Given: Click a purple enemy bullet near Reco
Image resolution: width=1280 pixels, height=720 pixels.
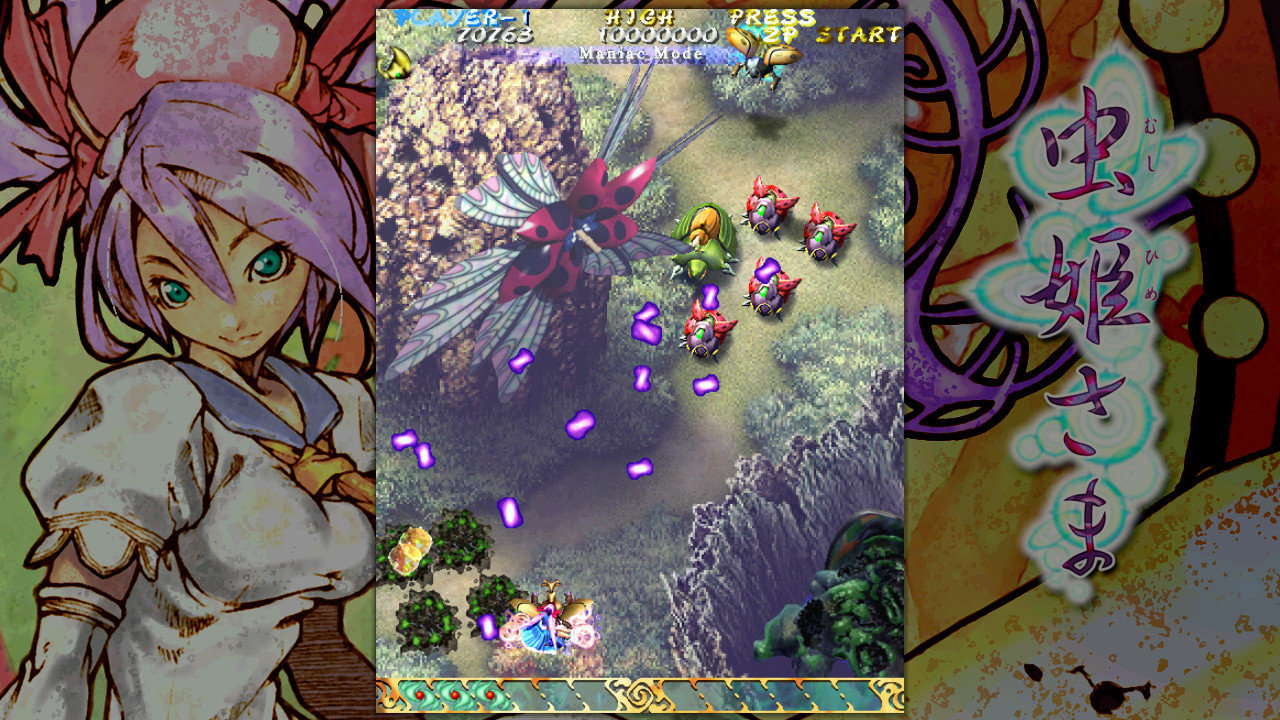Looking at the screenshot, I should pos(486,627).
